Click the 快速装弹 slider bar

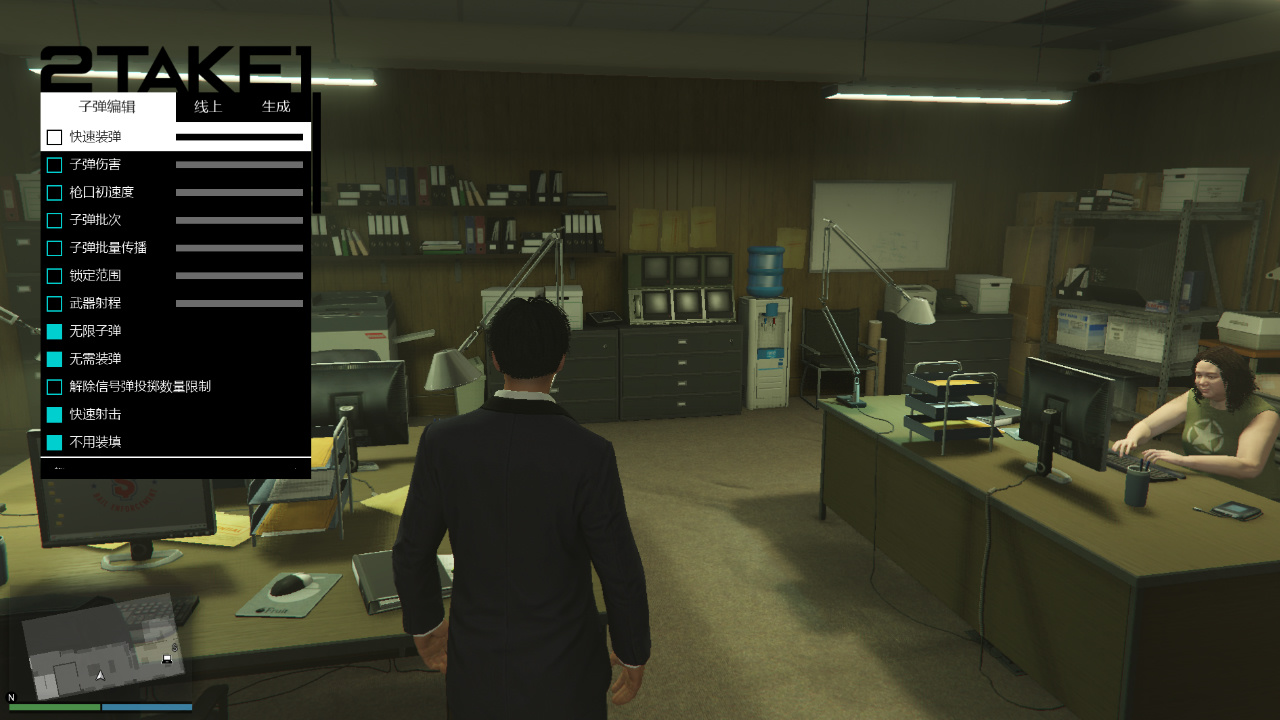(239, 137)
